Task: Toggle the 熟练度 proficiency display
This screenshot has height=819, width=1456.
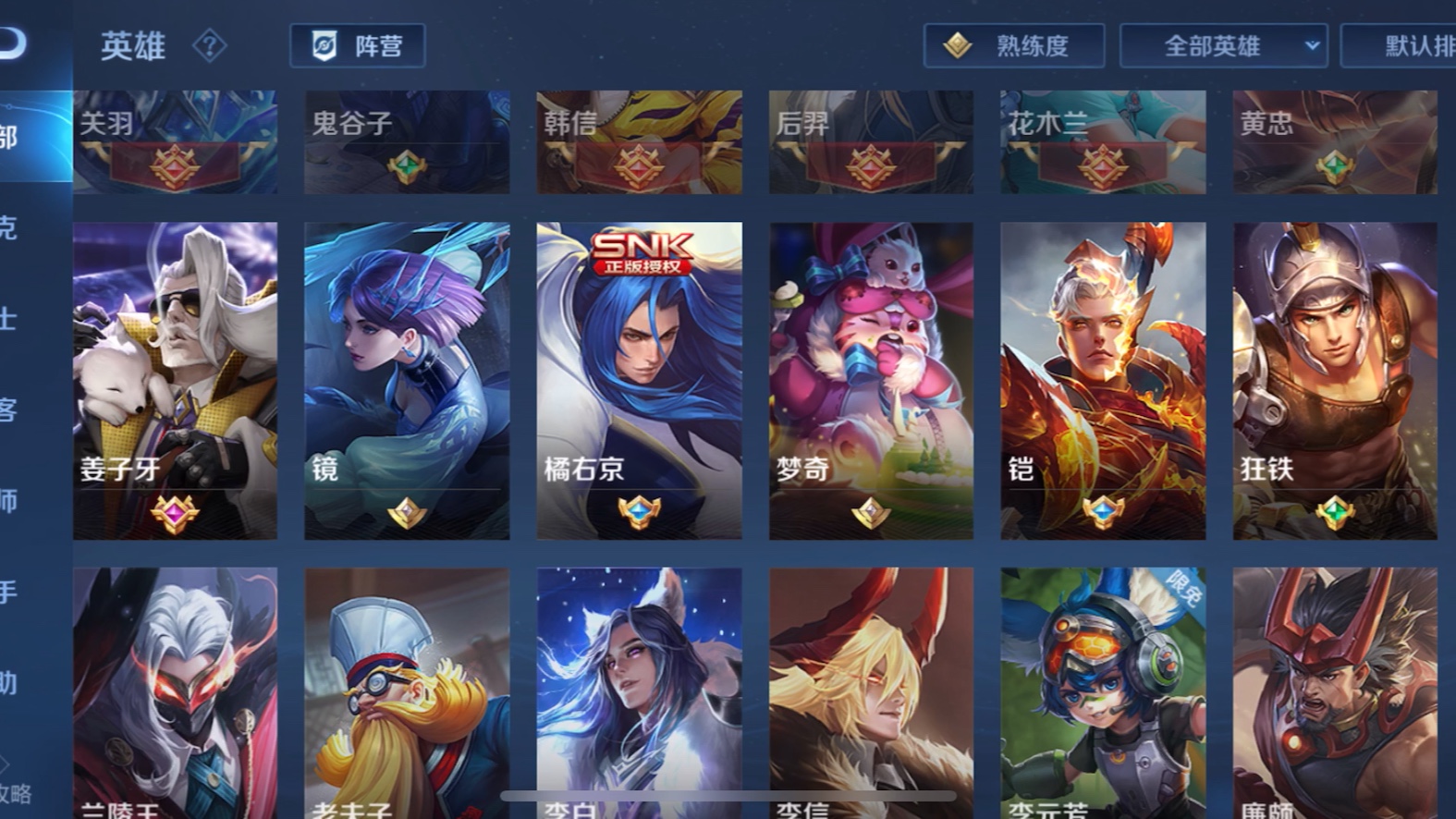Action: pos(1013,46)
